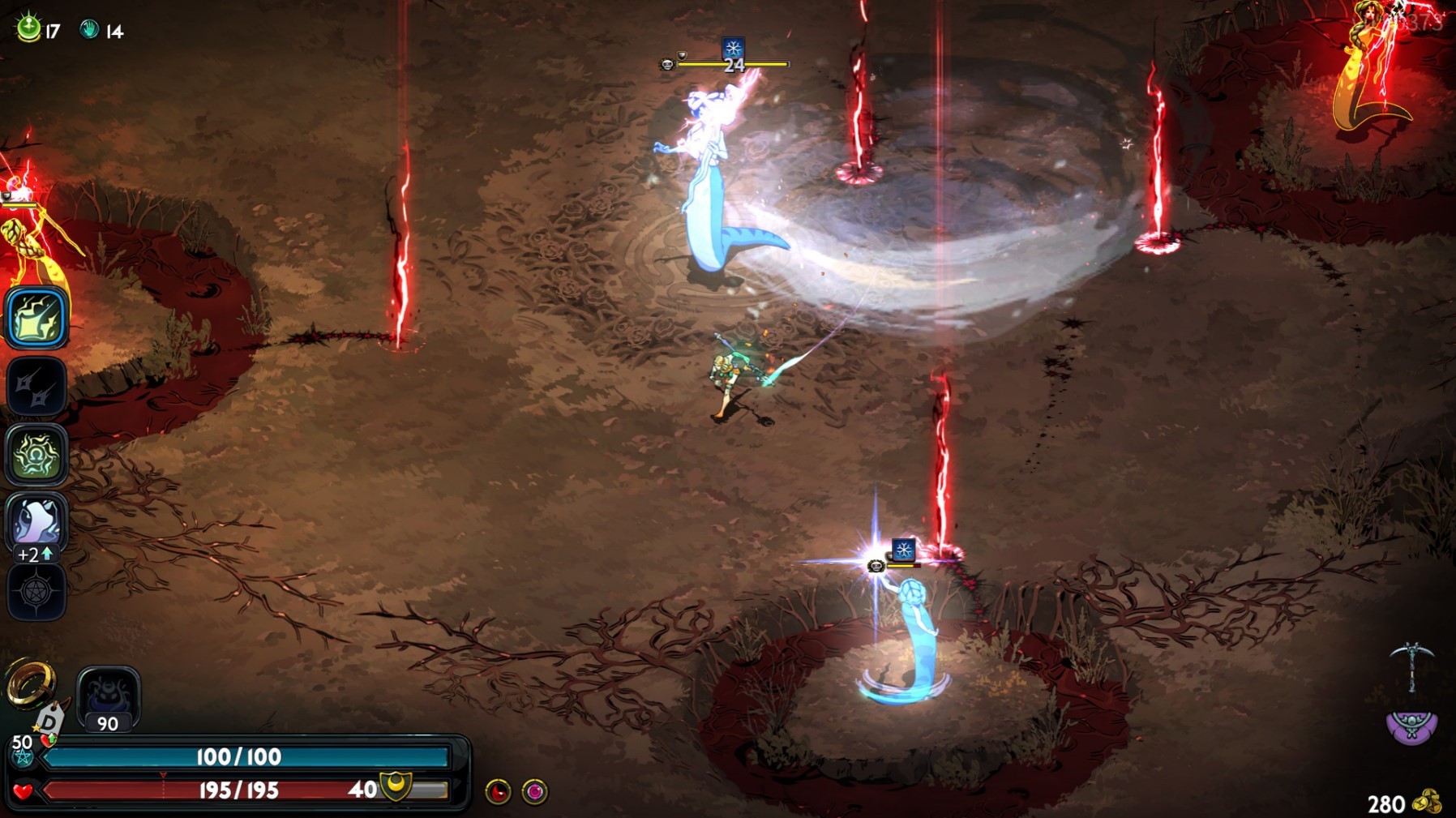Open the purple pouch icon
This screenshot has height=818, width=1456.
coord(1411,726)
